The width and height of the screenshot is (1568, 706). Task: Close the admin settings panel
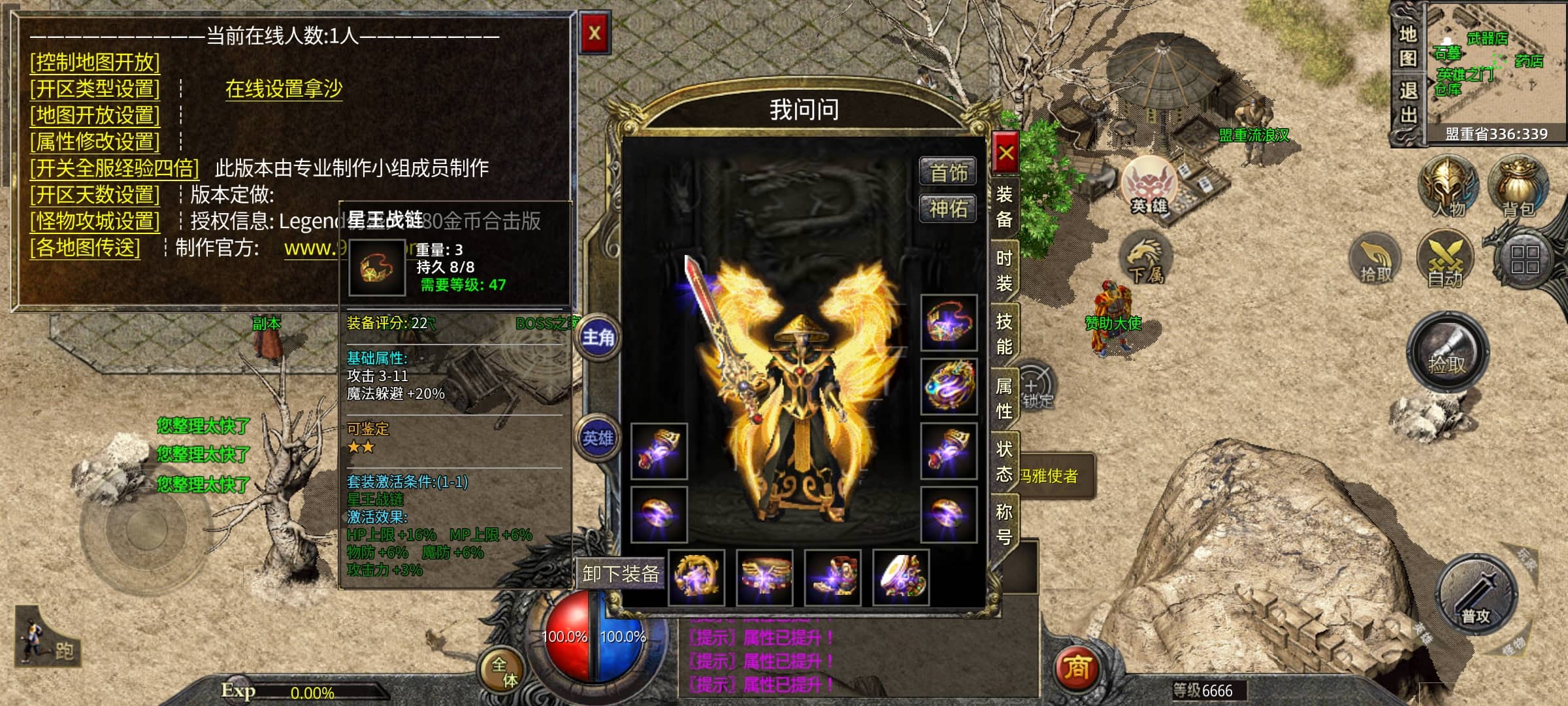tap(594, 33)
